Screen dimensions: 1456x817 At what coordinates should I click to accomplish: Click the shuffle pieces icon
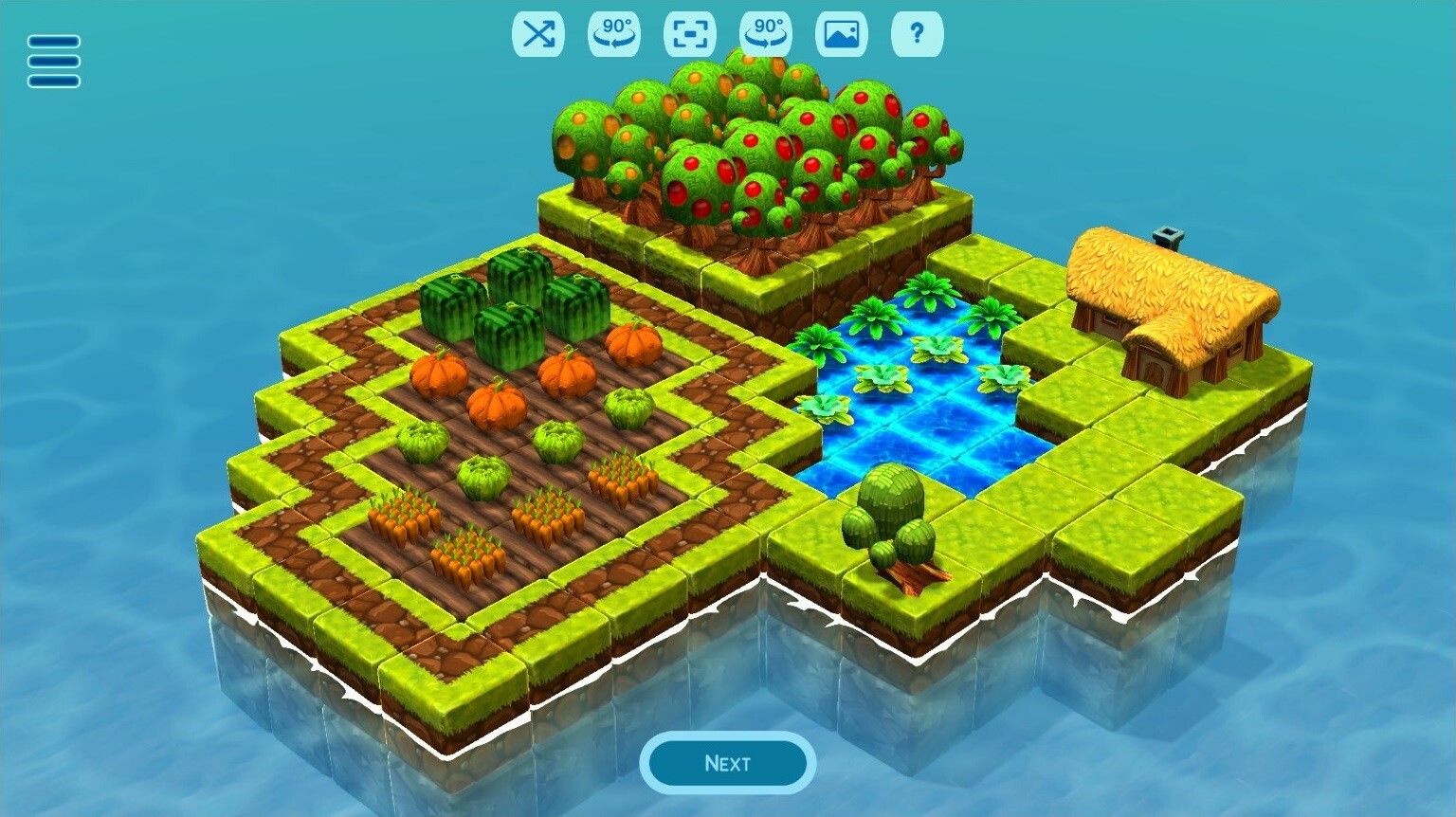537,34
